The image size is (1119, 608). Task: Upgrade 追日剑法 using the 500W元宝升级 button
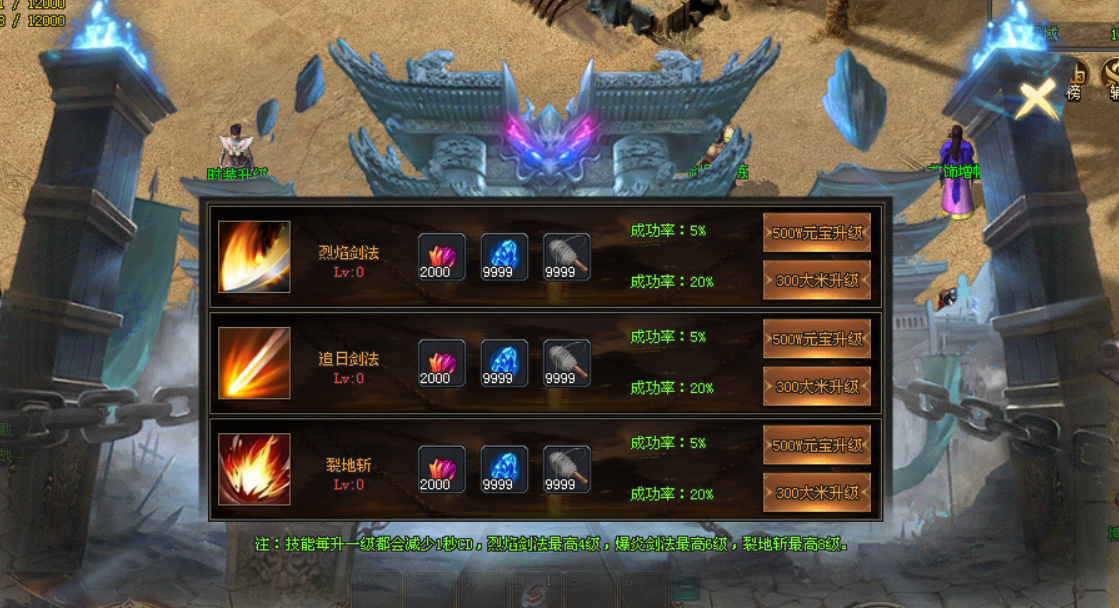point(816,339)
